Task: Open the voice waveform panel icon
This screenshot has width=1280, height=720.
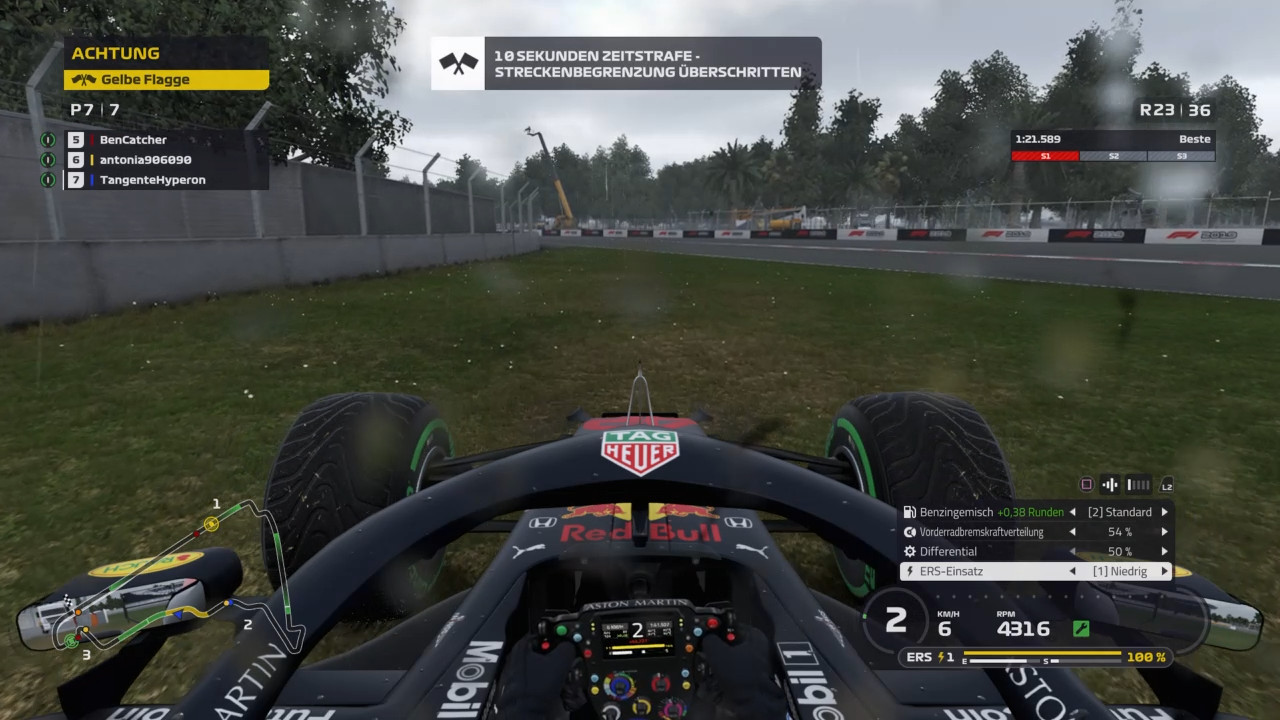Action: 1109,485
